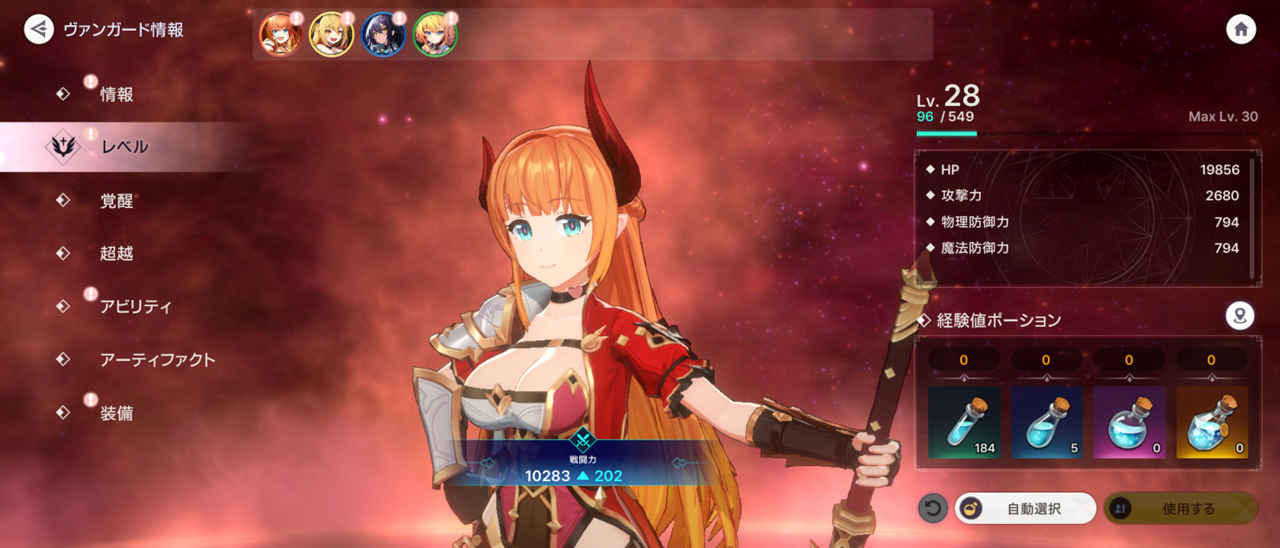Select the レベル tab
The width and height of the screenshot is (1280, 548).
tap(124, 147)
